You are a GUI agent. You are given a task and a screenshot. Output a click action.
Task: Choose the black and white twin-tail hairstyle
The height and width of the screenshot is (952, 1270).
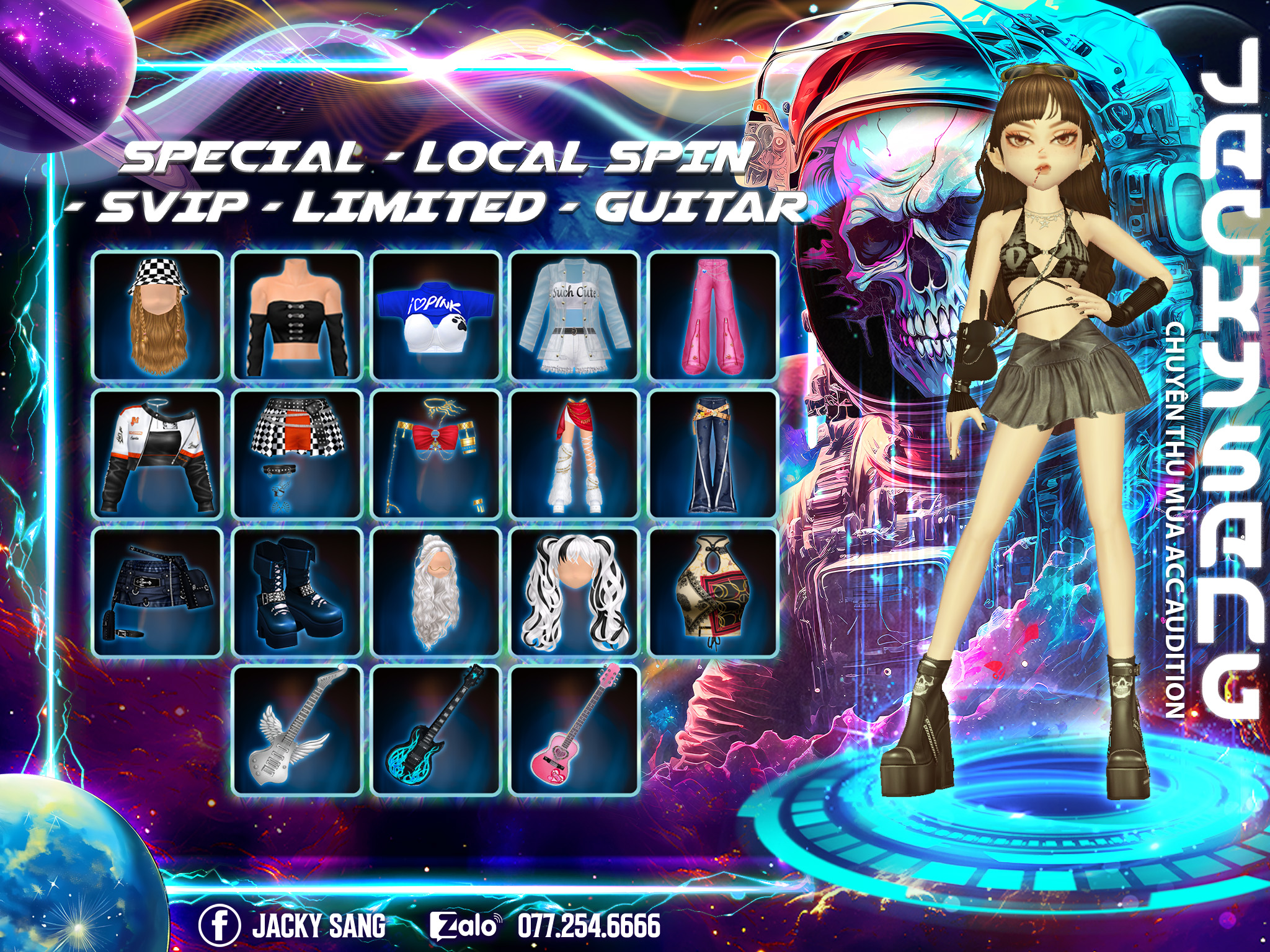(x=575, y=592)
